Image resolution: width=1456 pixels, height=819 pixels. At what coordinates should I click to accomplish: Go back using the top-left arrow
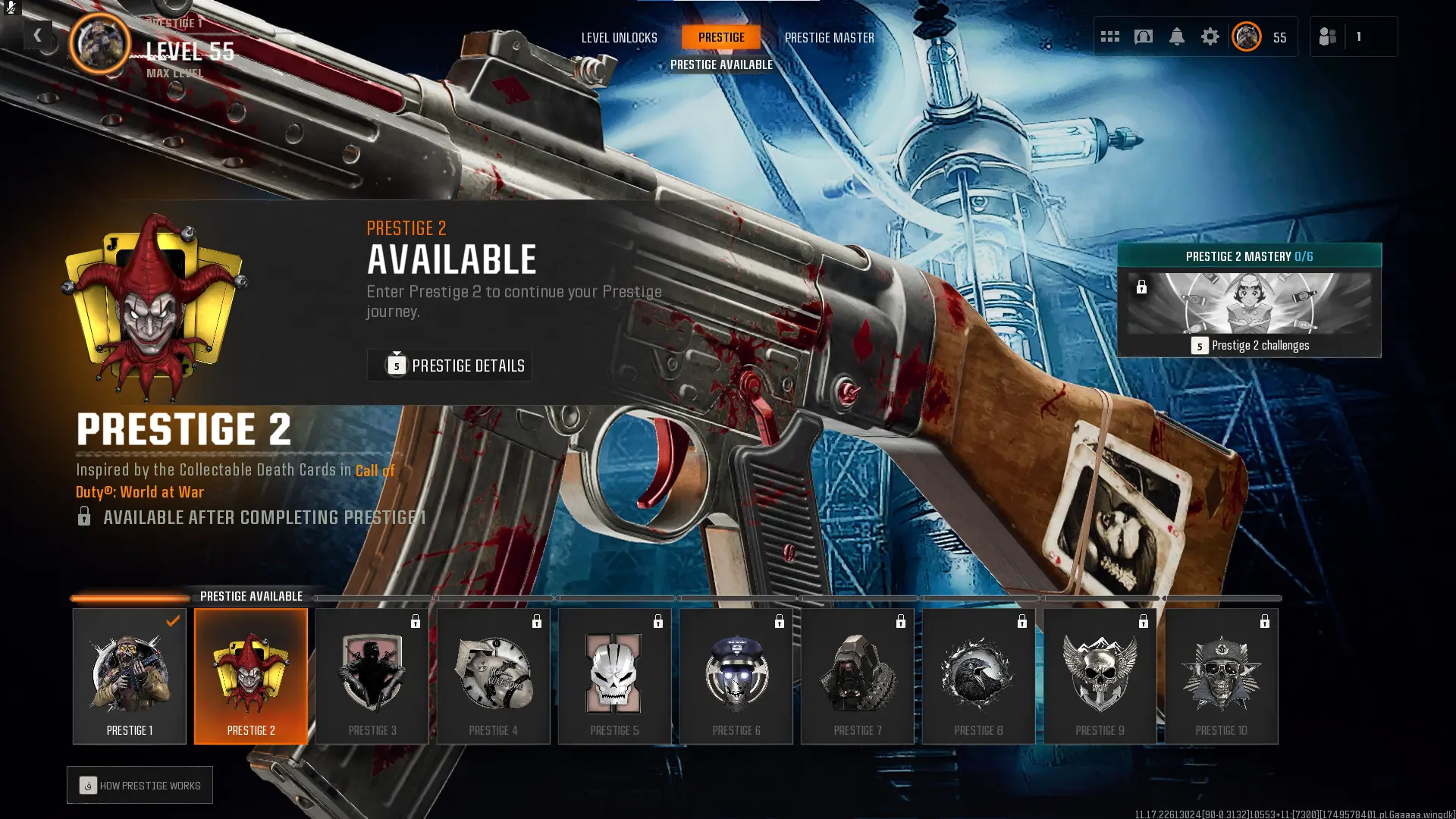[37, 35]
